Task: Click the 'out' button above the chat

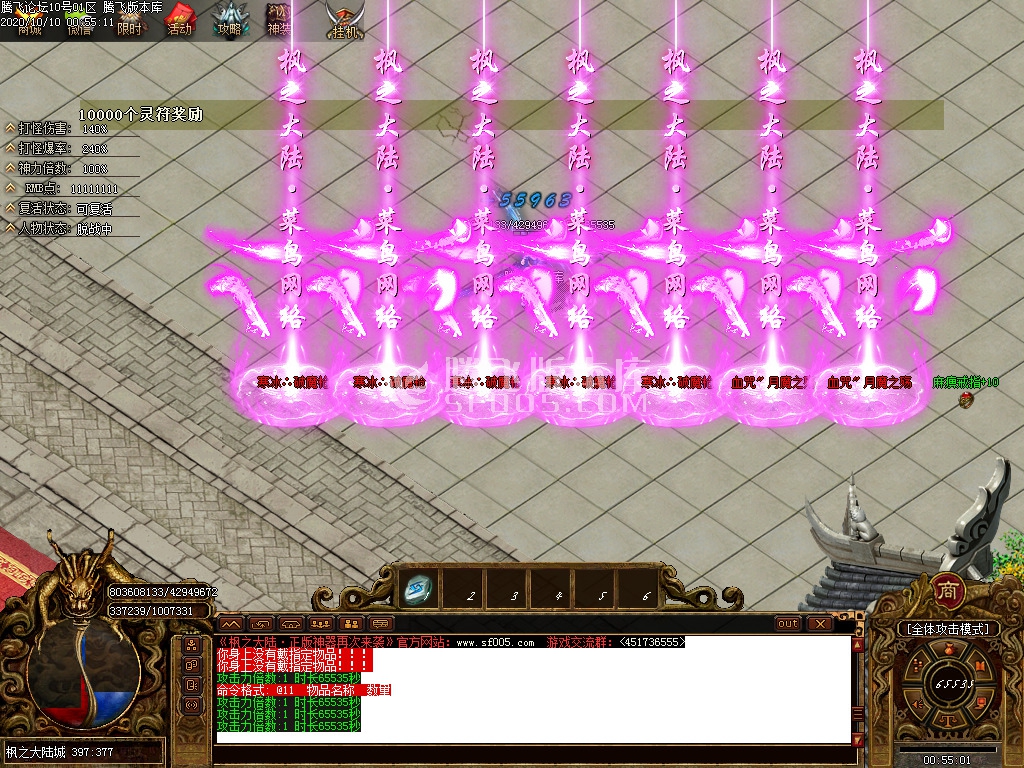Action: pyautogui.click(x=788, y=624)
